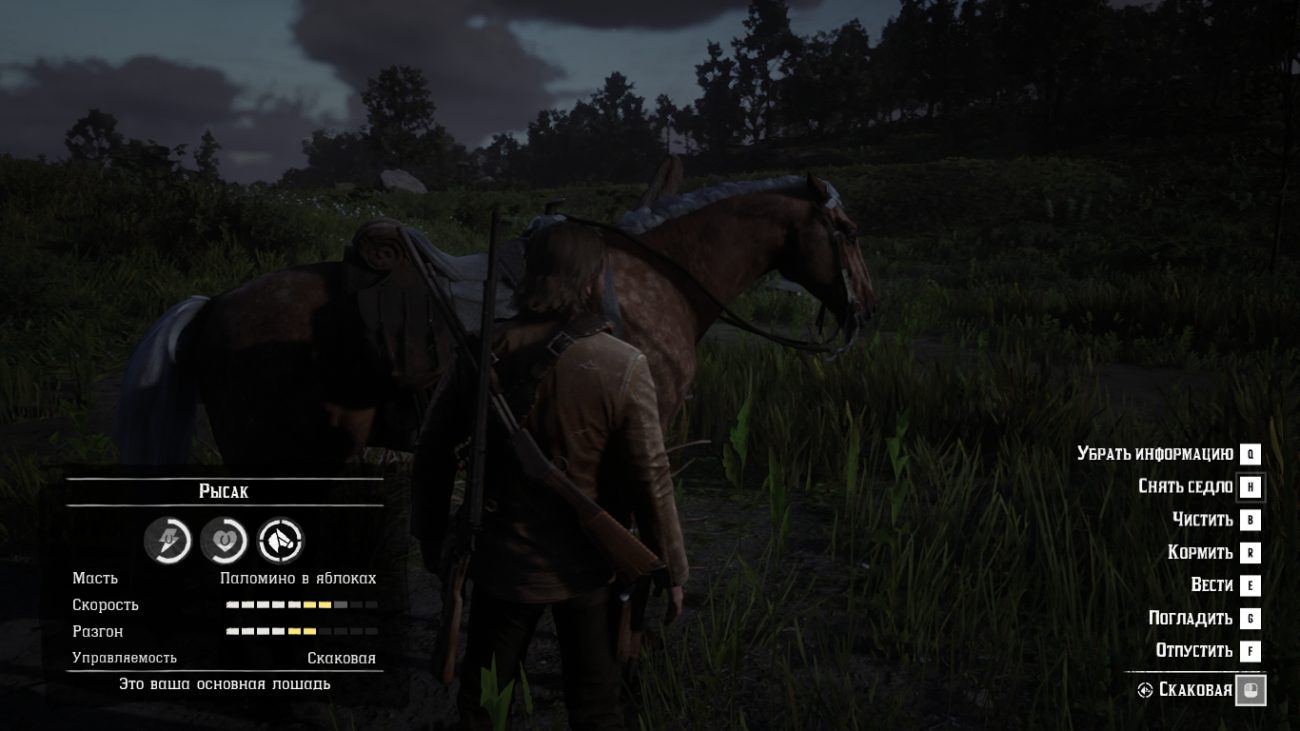Select the E key icon next to Вести

[1252, 584]
